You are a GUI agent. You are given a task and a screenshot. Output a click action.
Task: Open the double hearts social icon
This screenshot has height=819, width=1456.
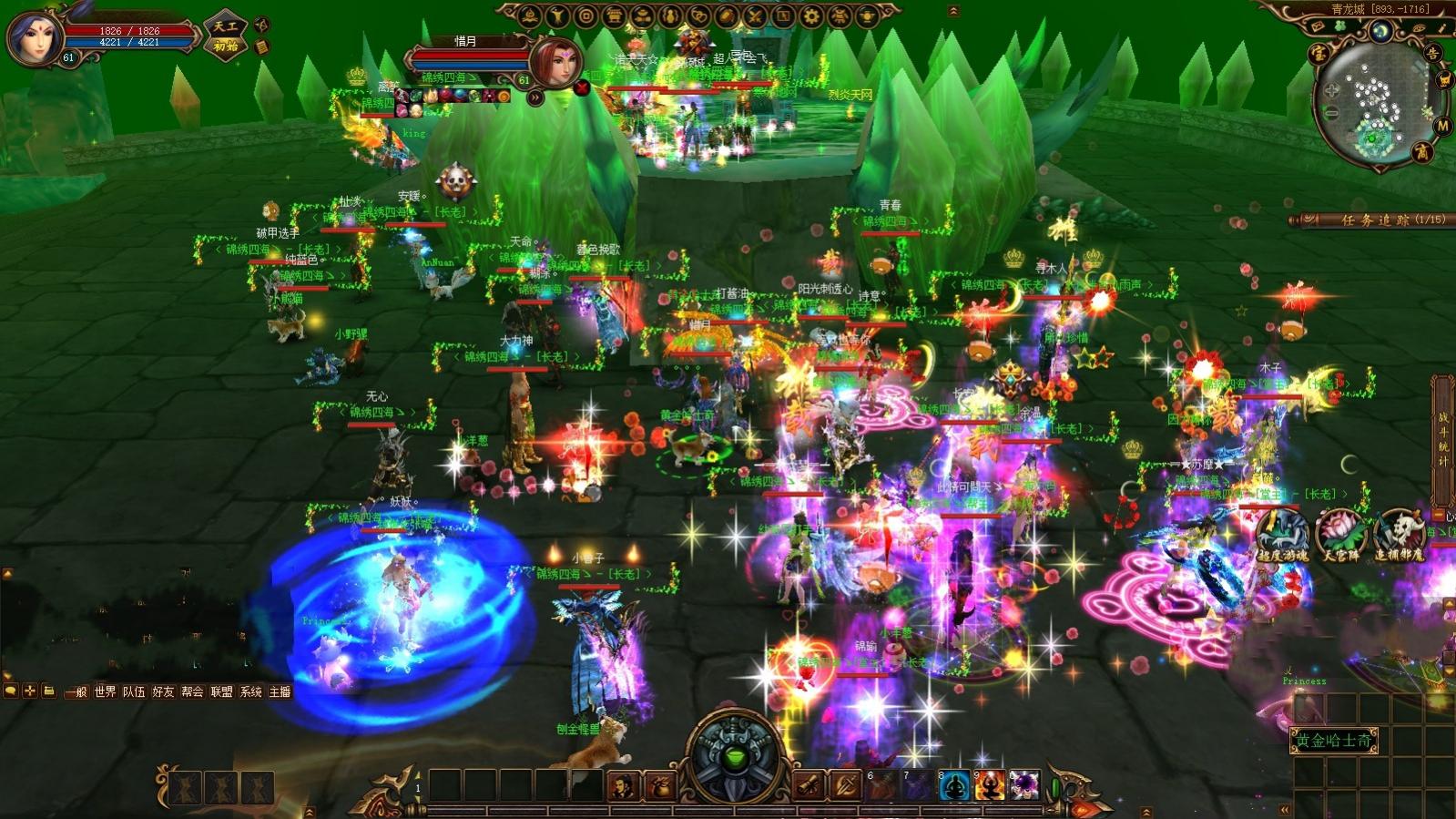698,15
